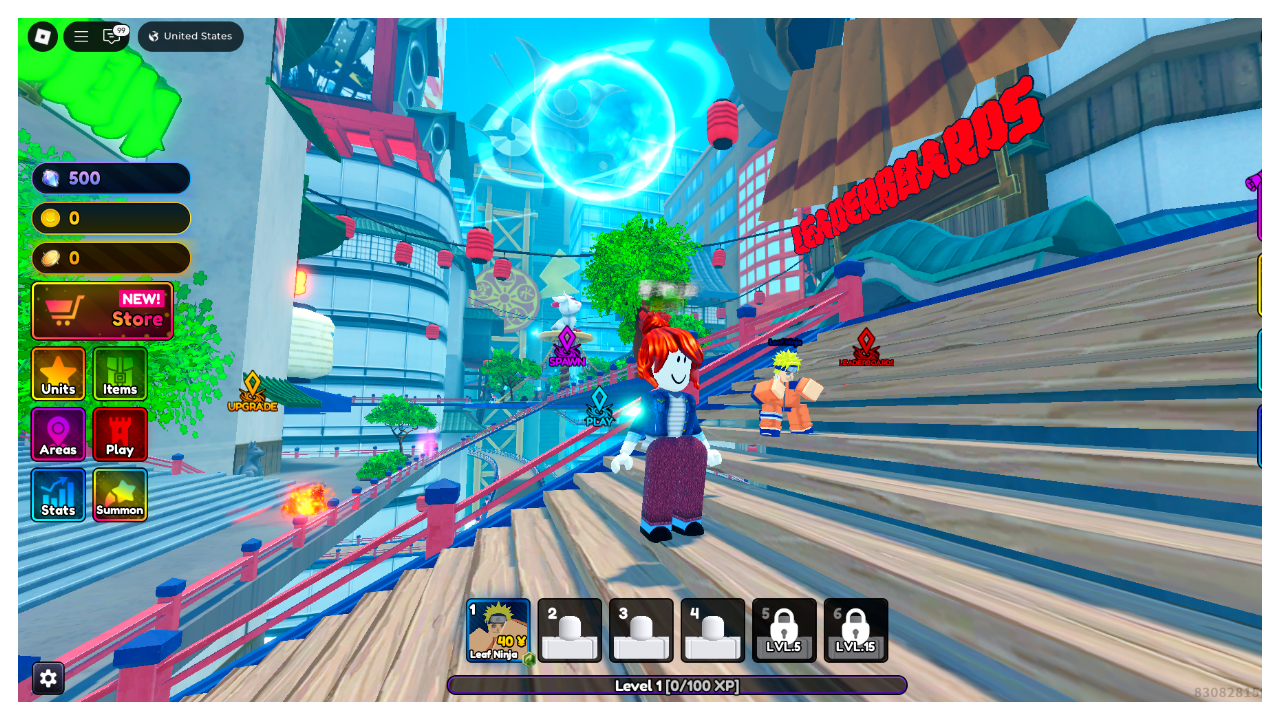This screenshot has width=1280, height=720.
Task: Open the Store menu
Action: (102, 311)
